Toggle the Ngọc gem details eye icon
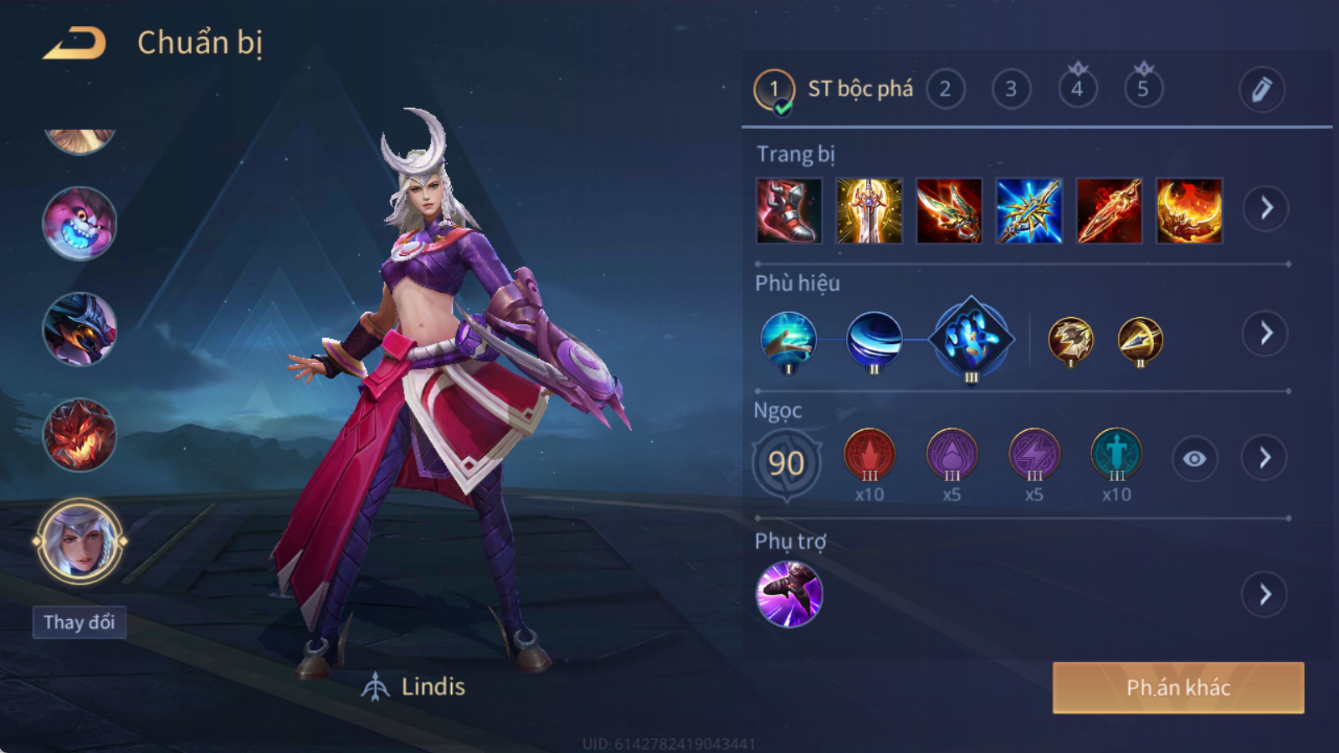Viewport: 1339px width, 753px height. tap(1194, 459)
